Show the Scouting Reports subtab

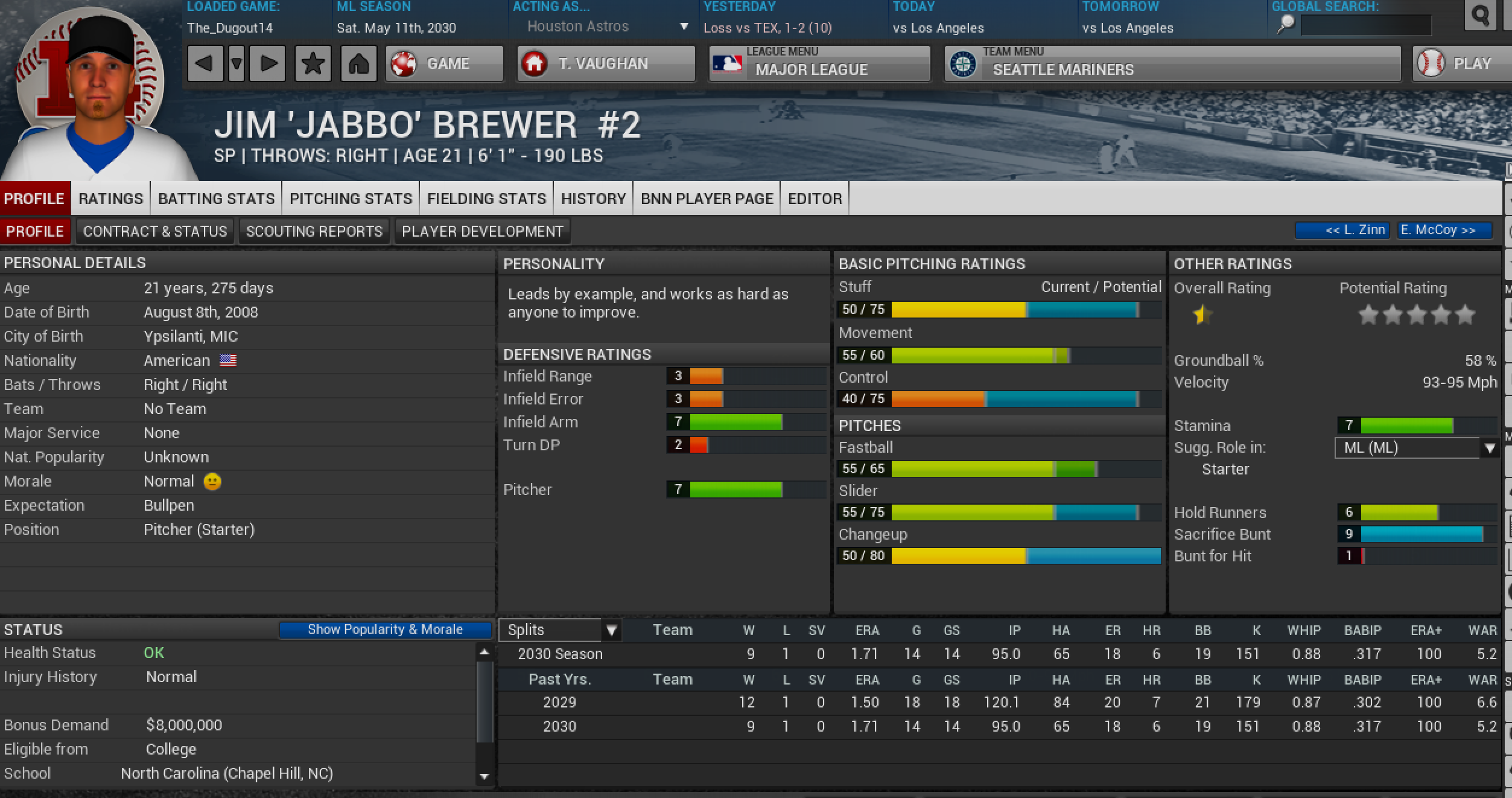tap(314, 231)
